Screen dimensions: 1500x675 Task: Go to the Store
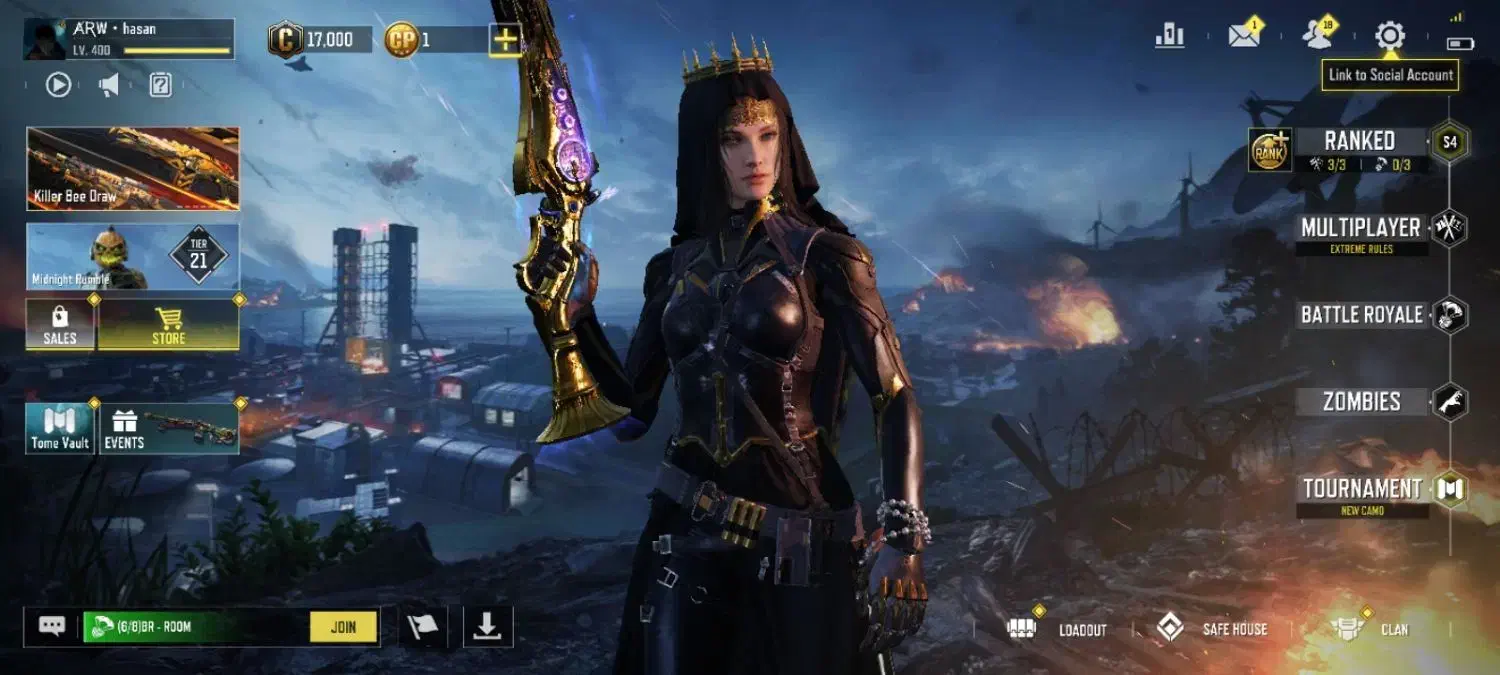coord(168,325)
